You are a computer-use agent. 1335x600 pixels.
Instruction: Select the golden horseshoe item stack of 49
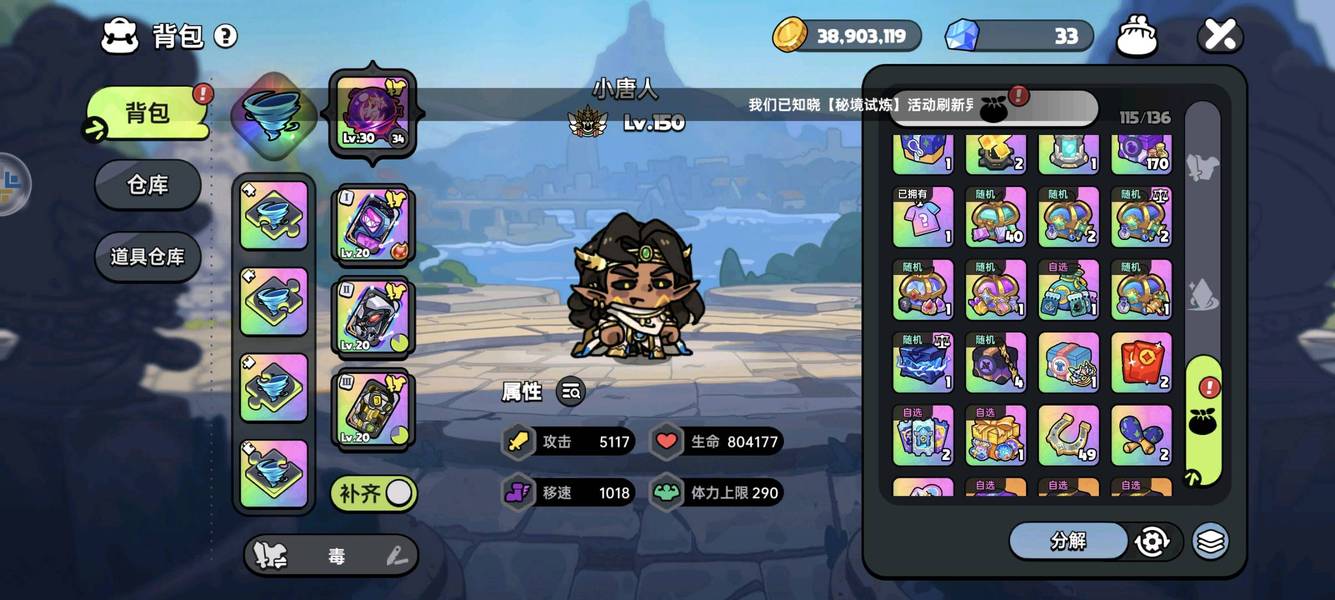(1068, 435)
